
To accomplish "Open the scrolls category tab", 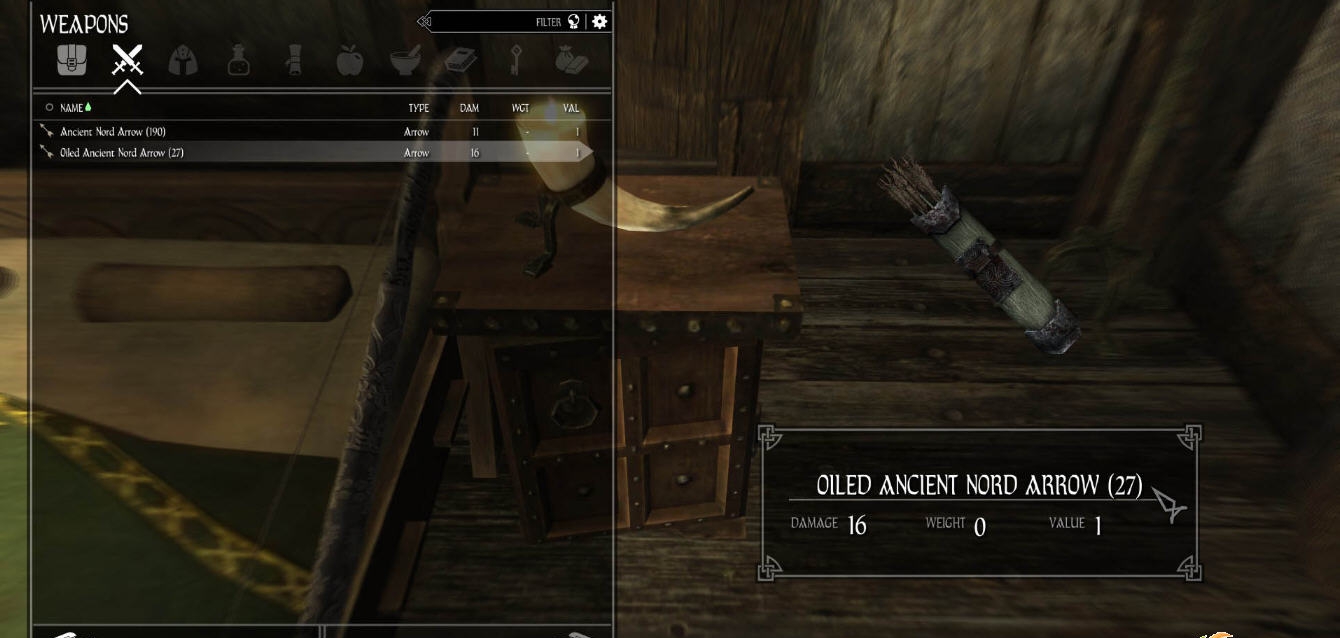I will 294,61.
